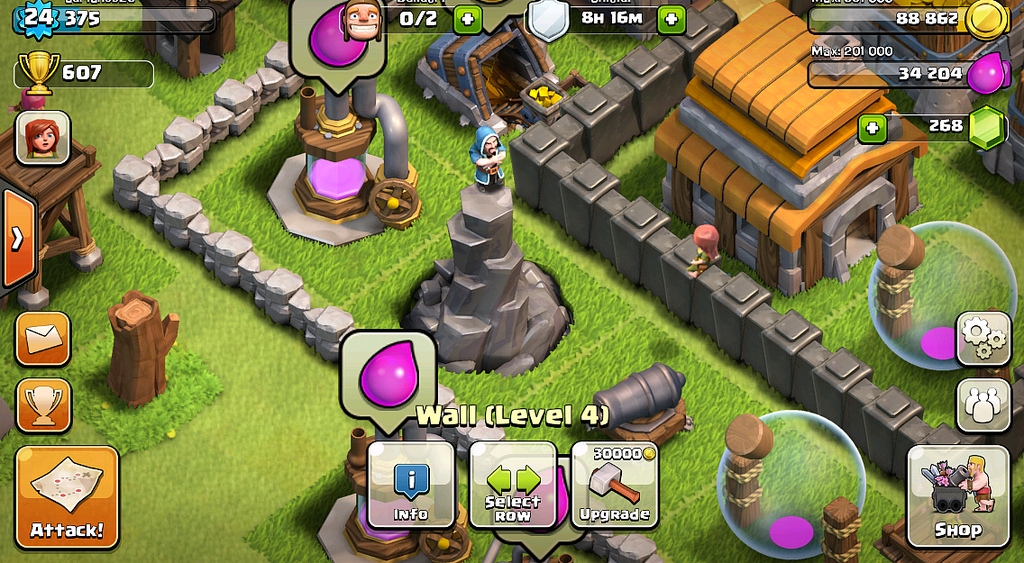Screen dimensions: 1024x563
Task: Open the settings gears icon
Action: (x=984, y=339)
